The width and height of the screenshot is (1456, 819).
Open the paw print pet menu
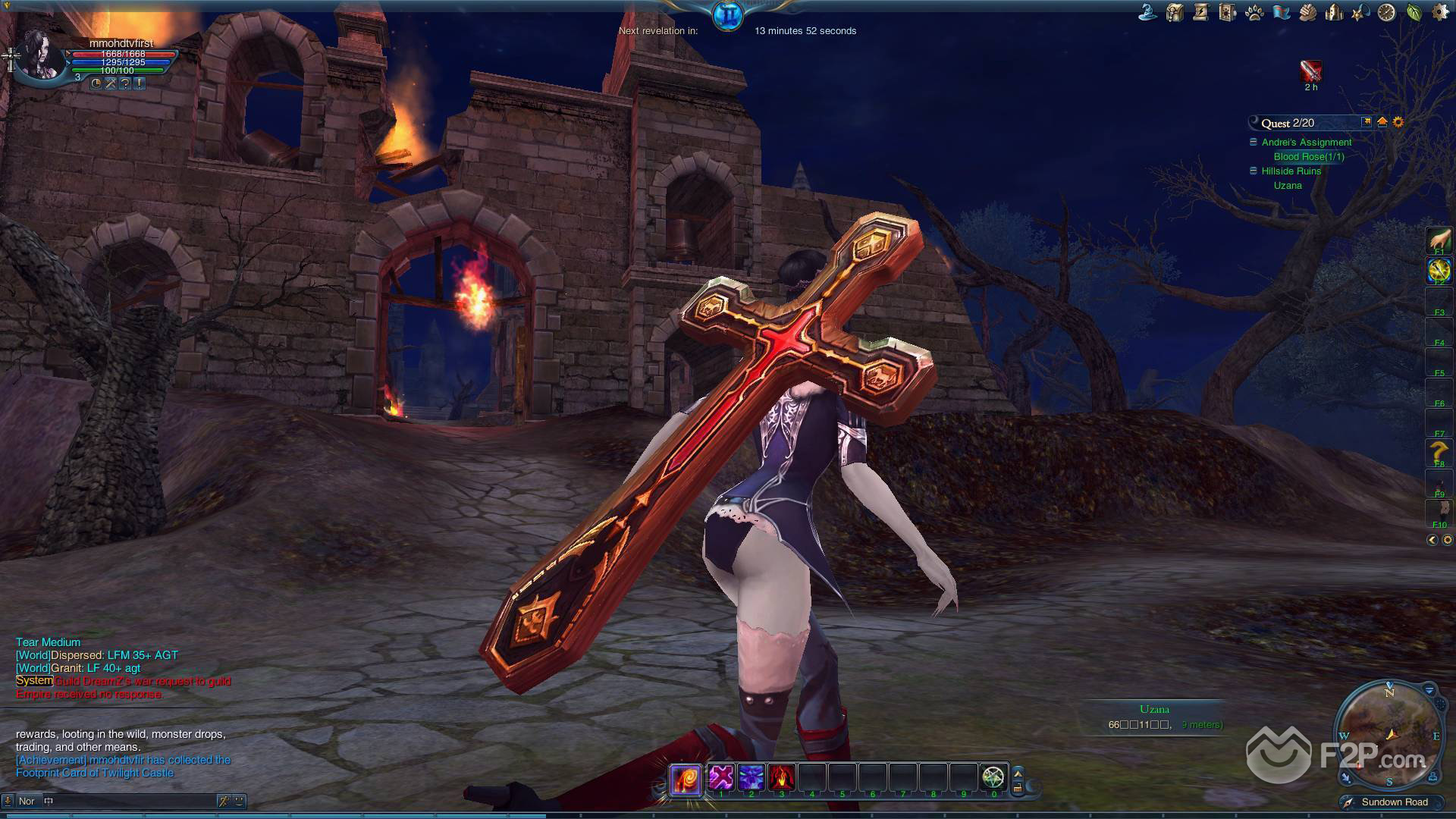coord(1254,12)
